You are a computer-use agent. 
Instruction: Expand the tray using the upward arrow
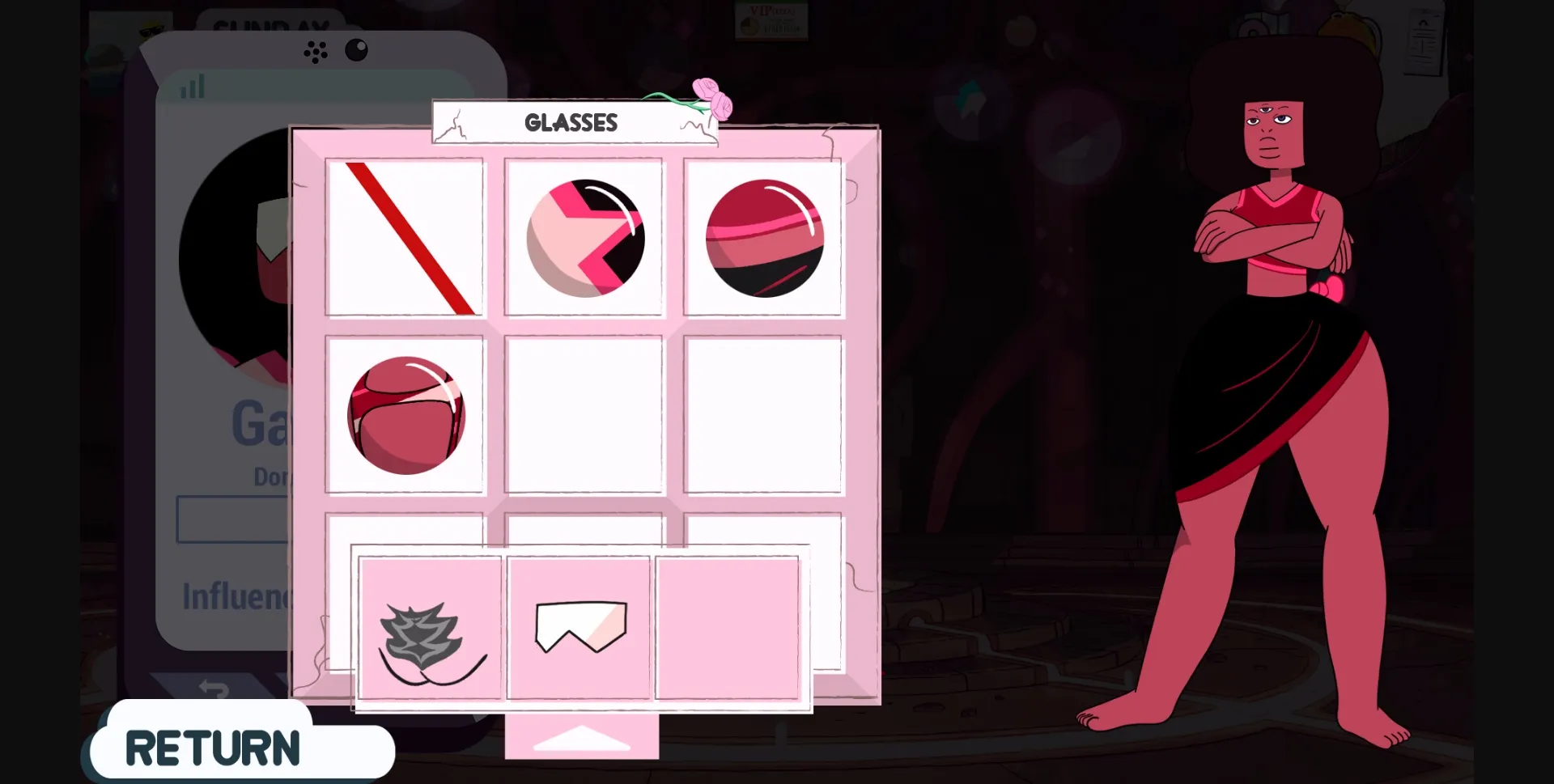click(582, 736)
